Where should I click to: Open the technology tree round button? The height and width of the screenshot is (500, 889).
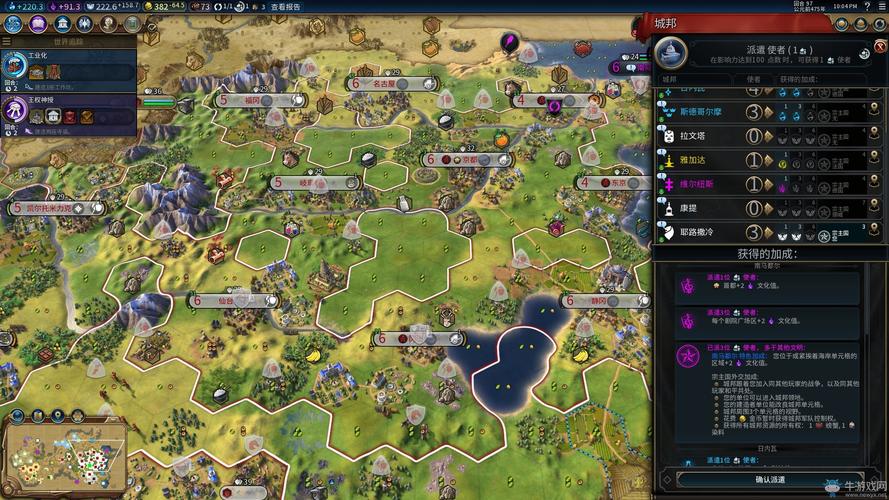pyautogui.click(x=13, y=23)
